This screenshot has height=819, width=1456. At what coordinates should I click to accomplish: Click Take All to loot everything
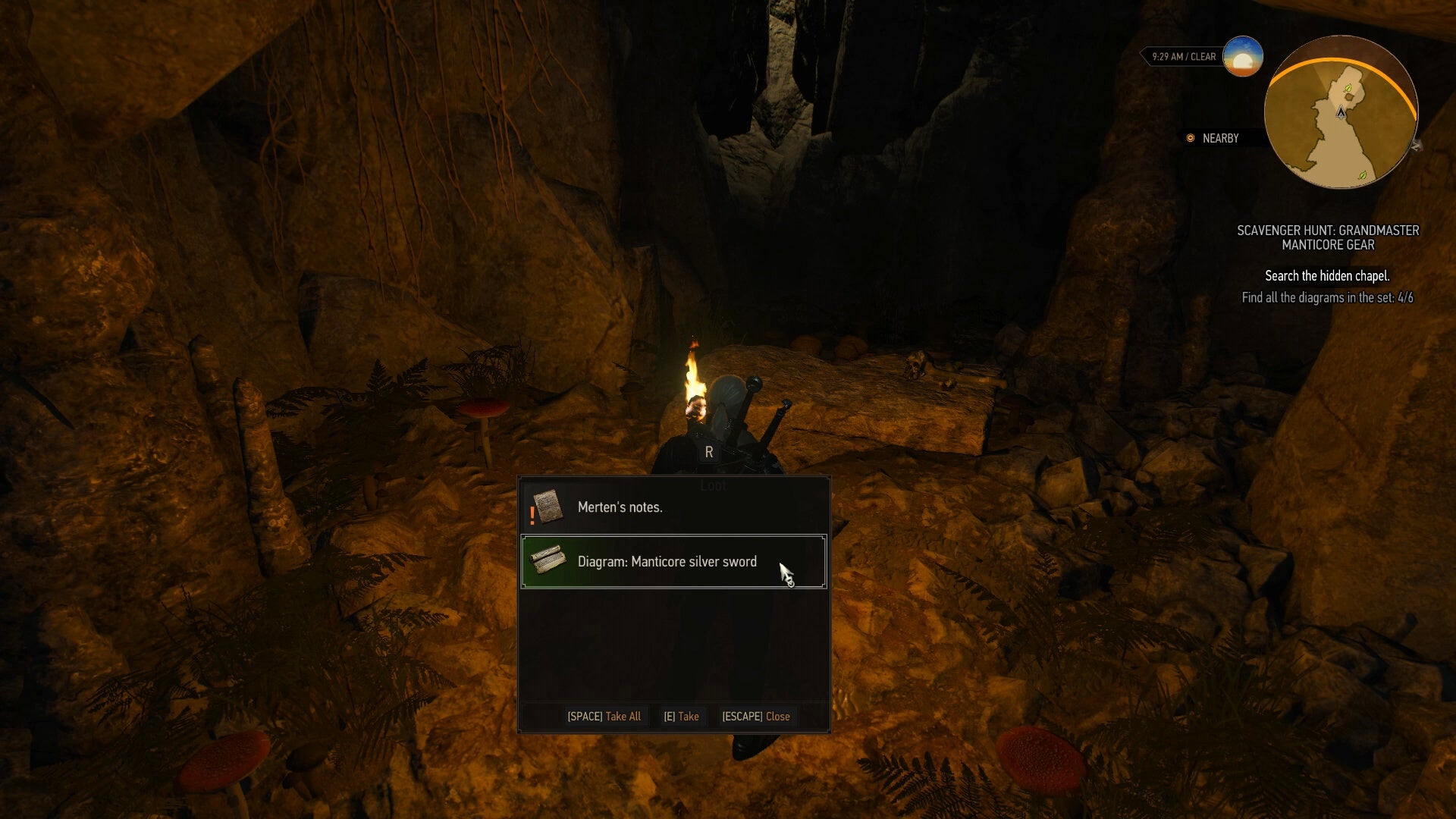(x=605, y=716)
